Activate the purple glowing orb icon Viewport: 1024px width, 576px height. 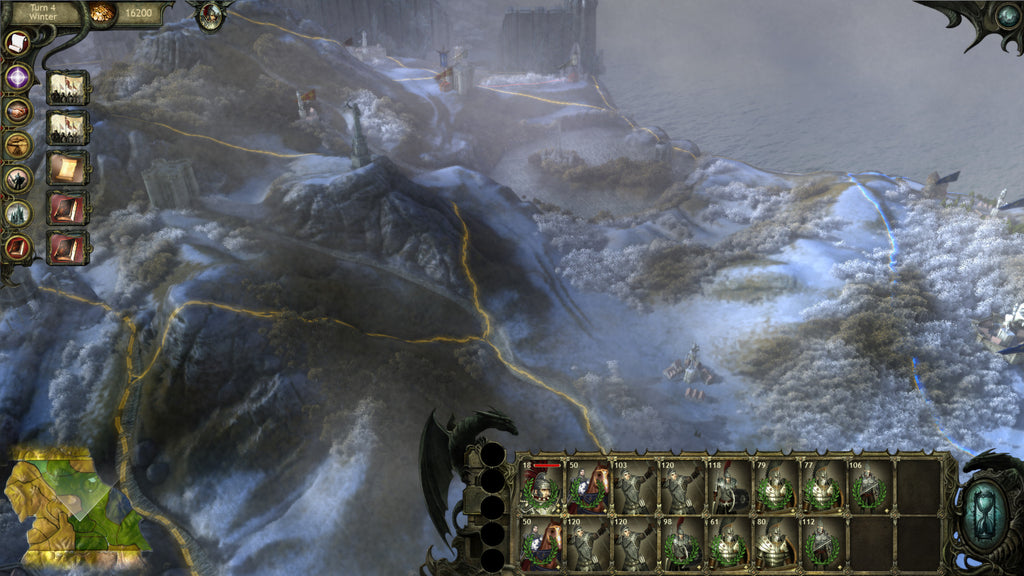(x=18, y=77)
